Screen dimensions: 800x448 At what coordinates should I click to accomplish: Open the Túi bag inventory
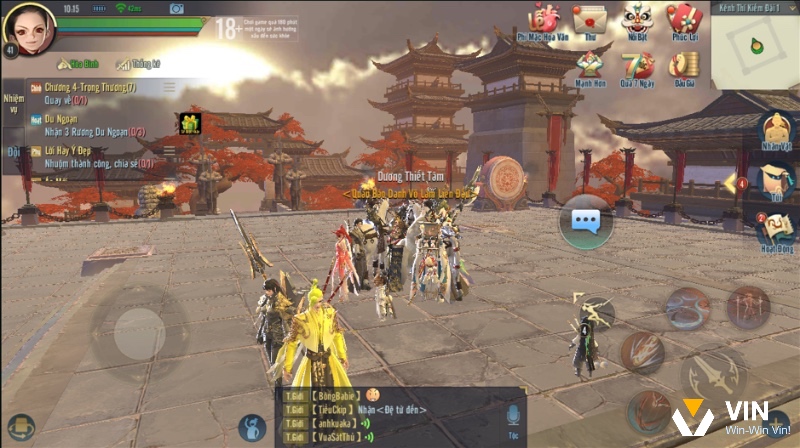point(775,180)
